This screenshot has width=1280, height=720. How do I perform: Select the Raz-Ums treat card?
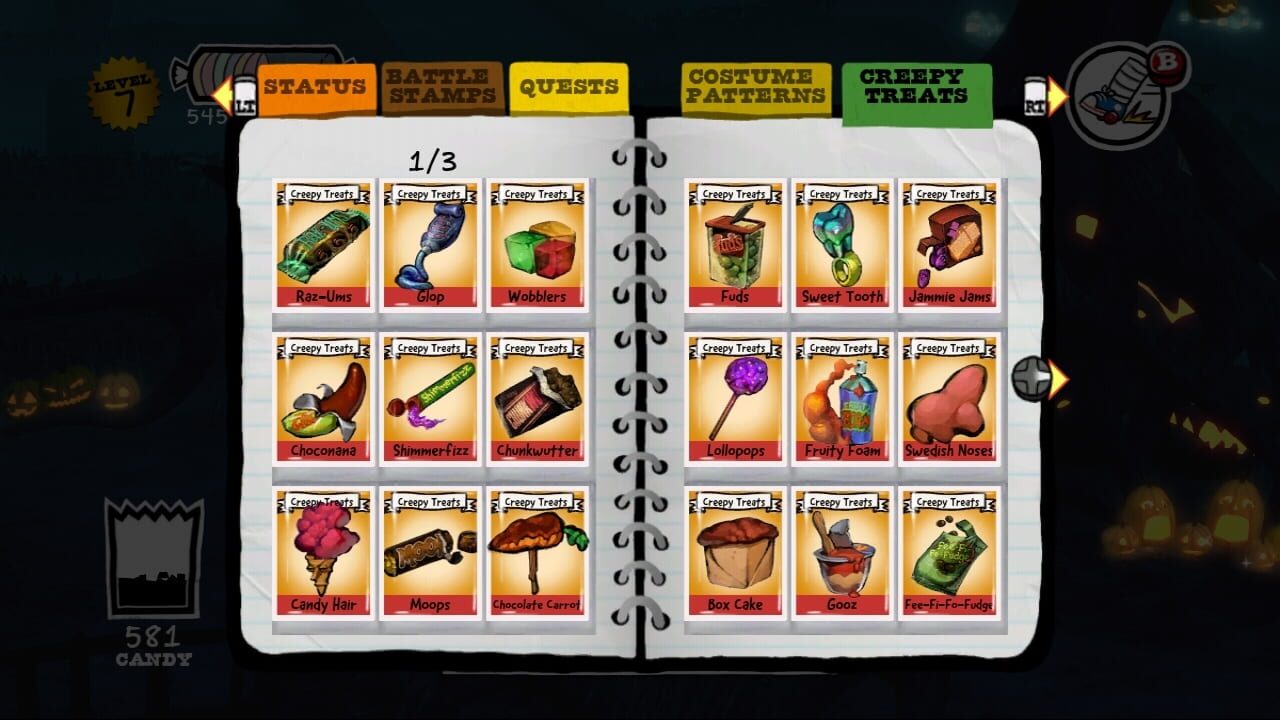(x=322, y=247)
